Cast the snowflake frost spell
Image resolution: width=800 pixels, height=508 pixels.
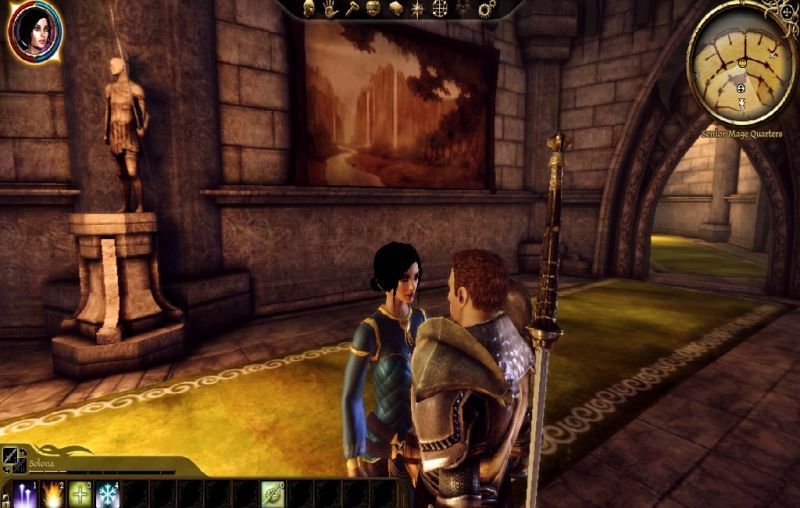(x=107, y=494)
